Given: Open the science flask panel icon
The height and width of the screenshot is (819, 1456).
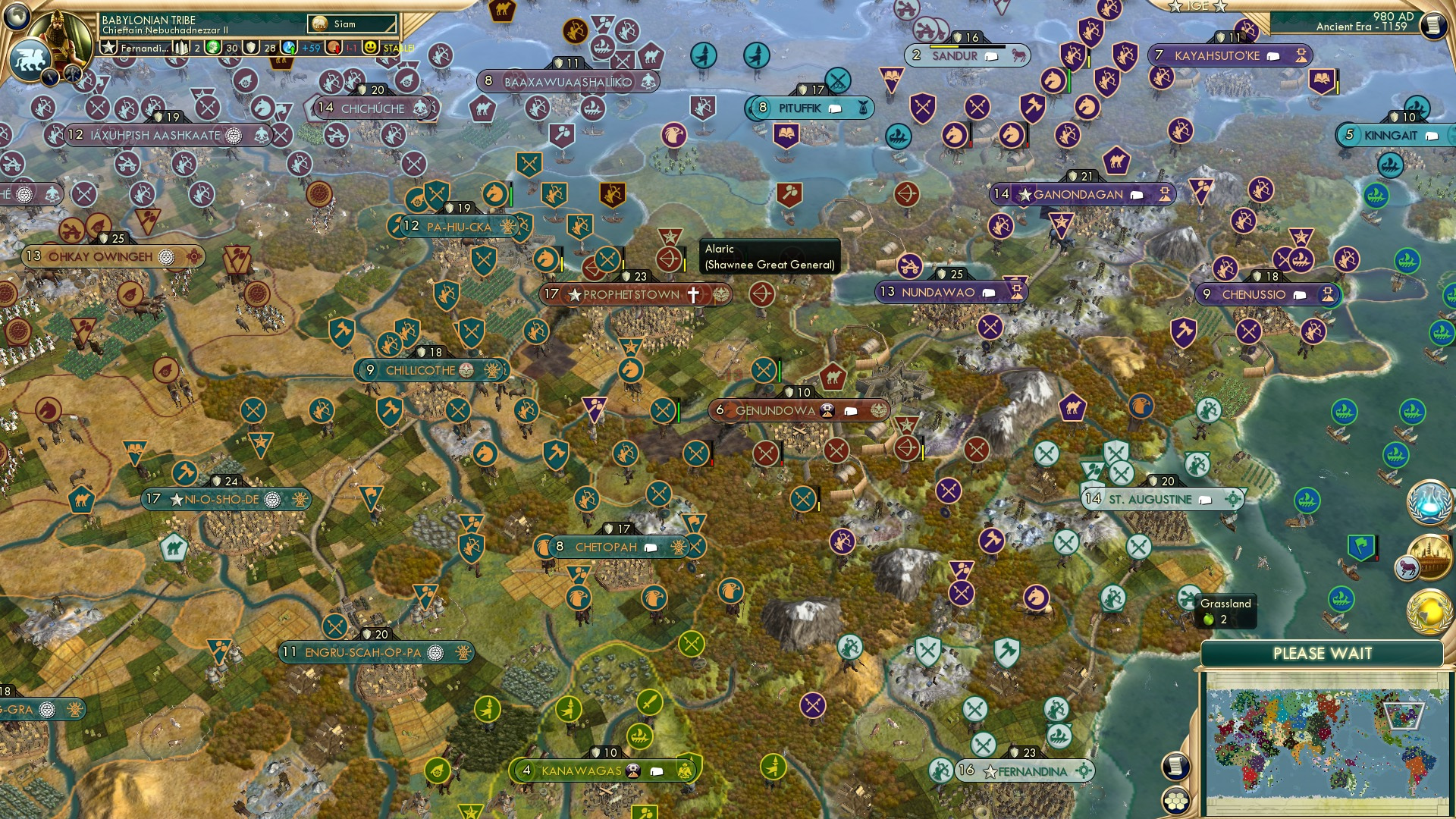Looking at the screenshot, I should click(1429, 502).
